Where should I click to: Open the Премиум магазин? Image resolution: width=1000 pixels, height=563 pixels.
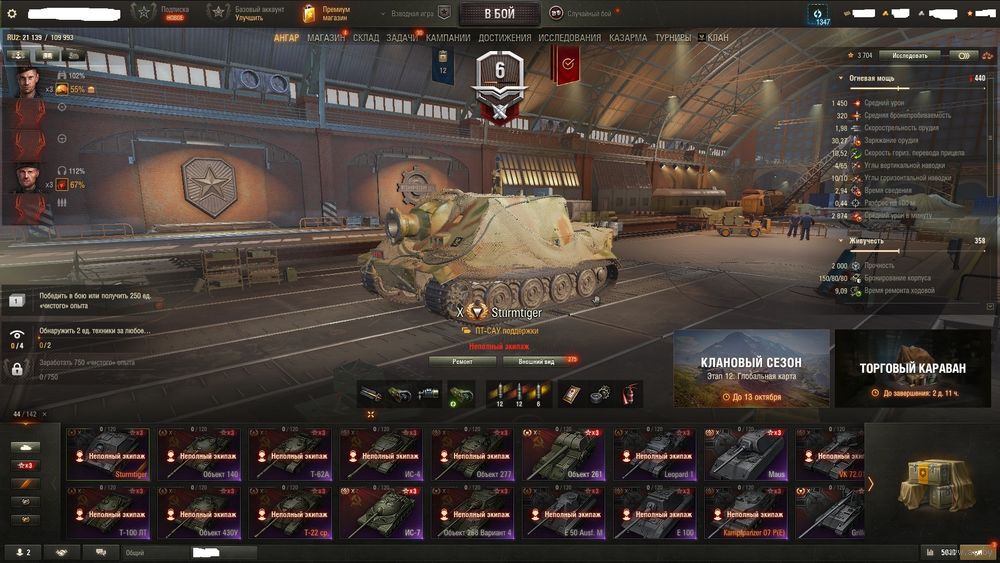(x=326, y=13)
